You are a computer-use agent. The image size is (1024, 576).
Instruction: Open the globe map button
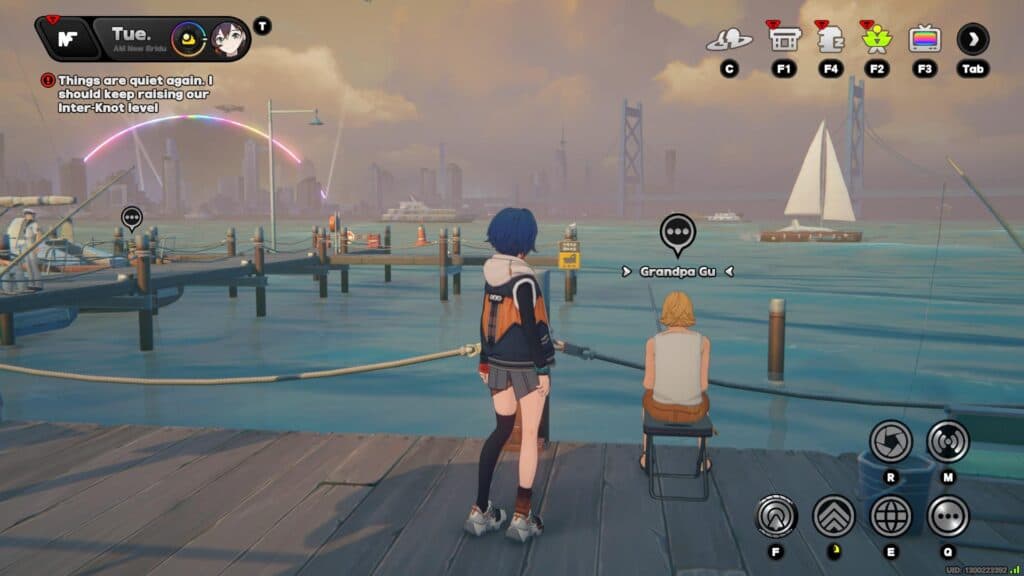[890, 516]
